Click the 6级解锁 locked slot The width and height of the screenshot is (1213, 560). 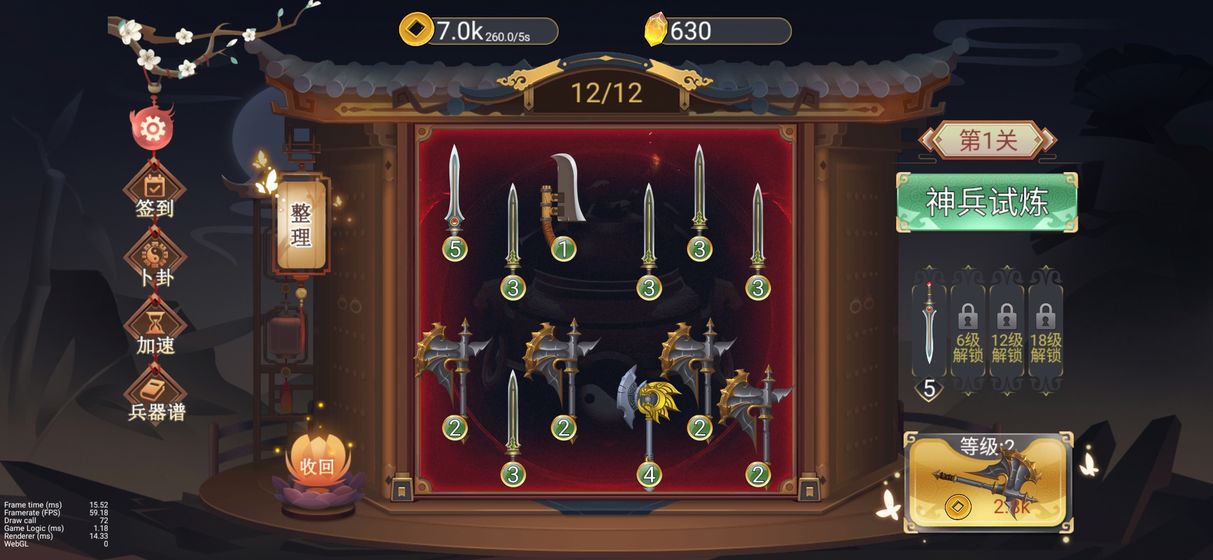click(967, 325)
